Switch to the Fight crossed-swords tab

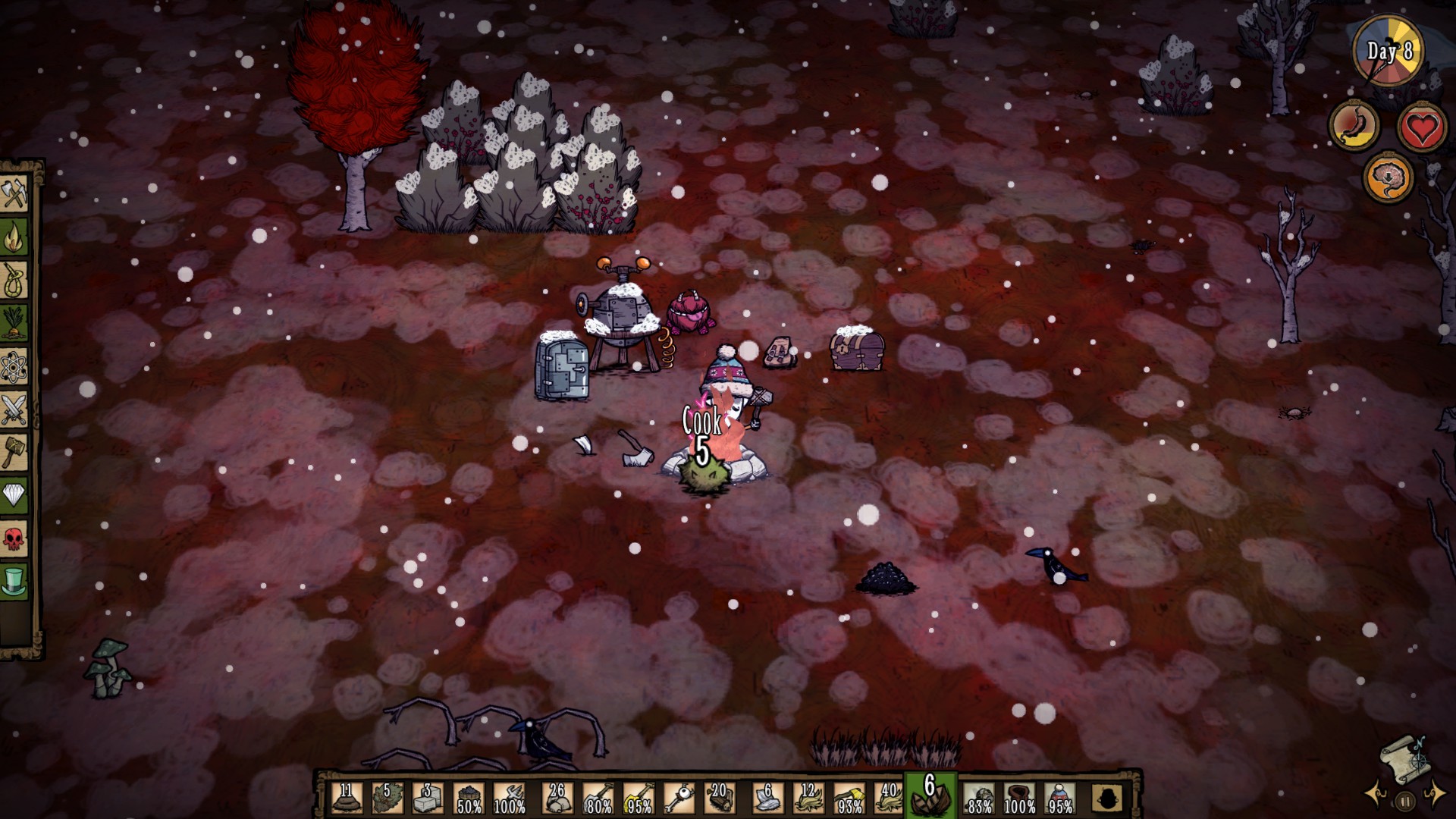(14, 410)
